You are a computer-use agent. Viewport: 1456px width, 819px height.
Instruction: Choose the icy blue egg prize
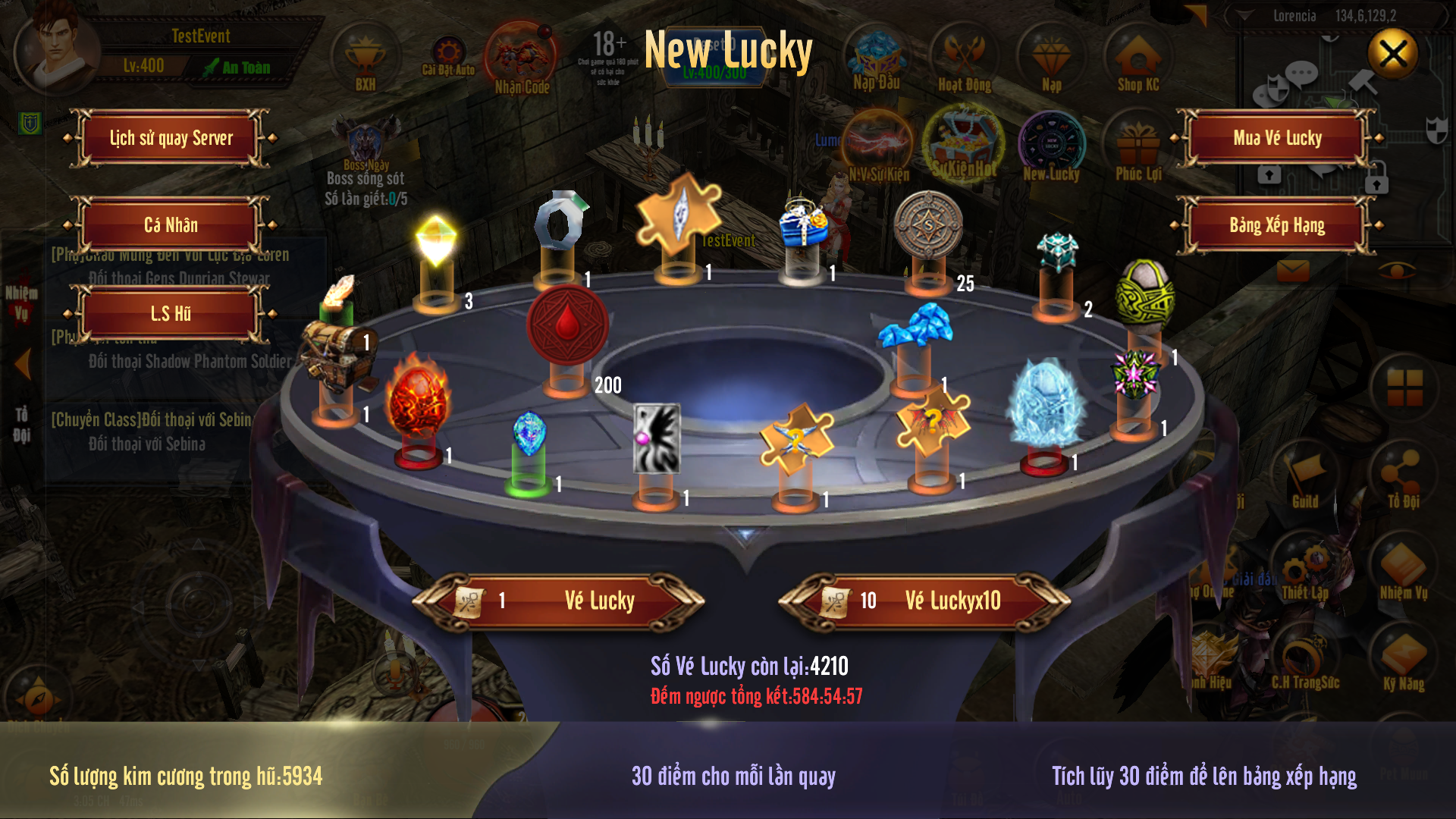click(x=1046, y=402)
